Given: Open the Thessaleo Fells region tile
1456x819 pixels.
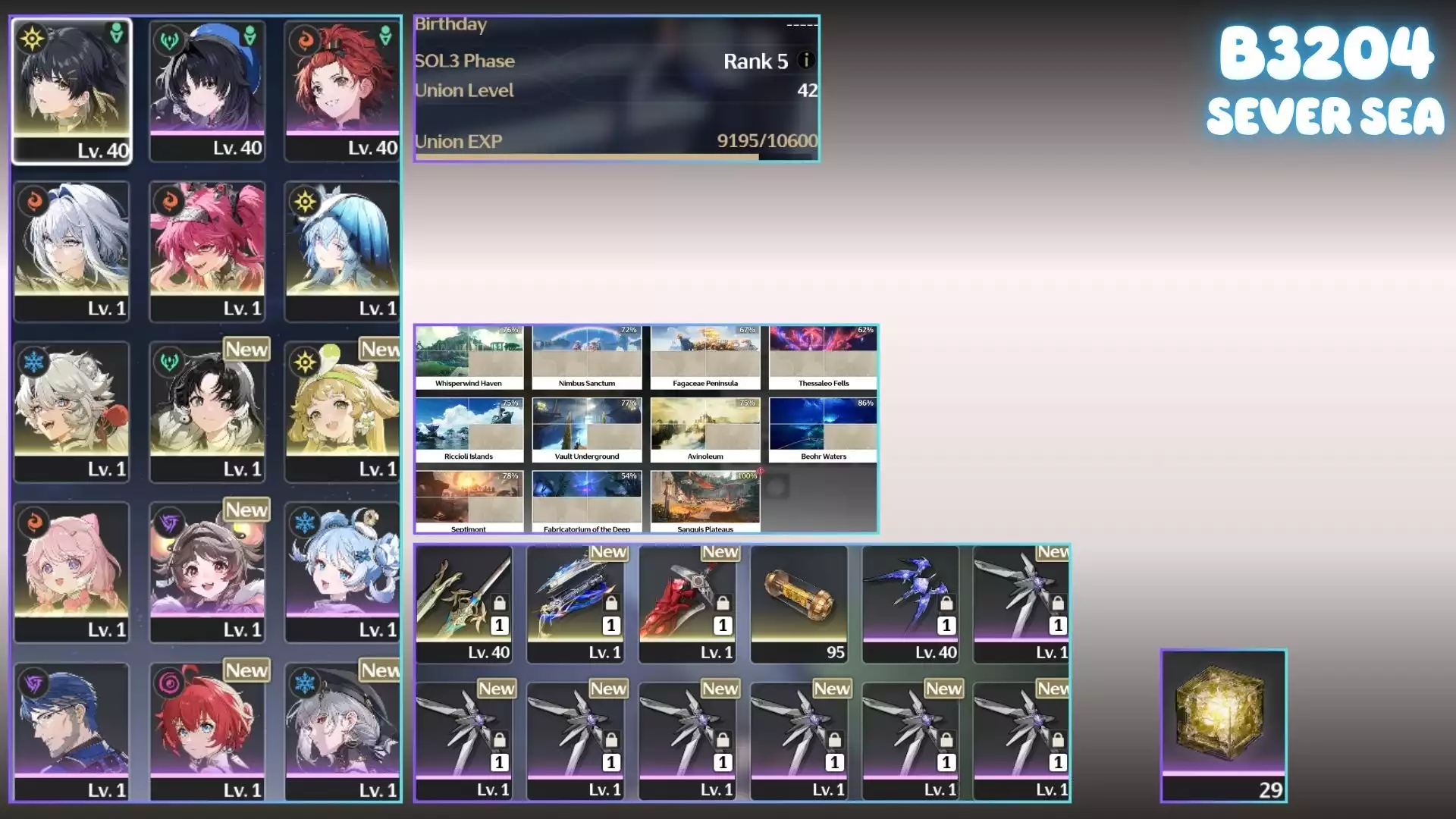Looking at the screenshot, I should tap(823, 357).
